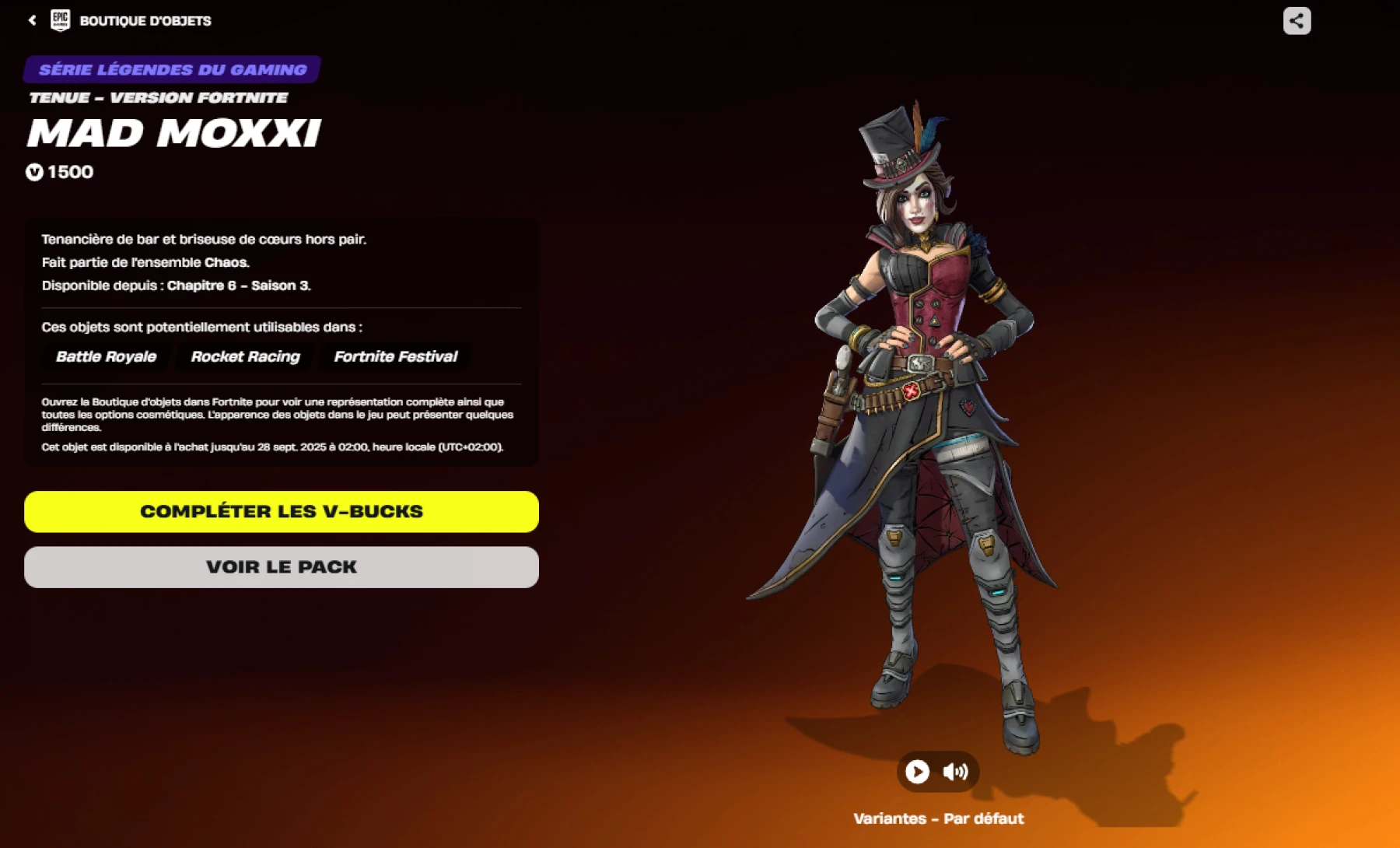Play the Mad Moxxi outfit preview

pos(918,771)
